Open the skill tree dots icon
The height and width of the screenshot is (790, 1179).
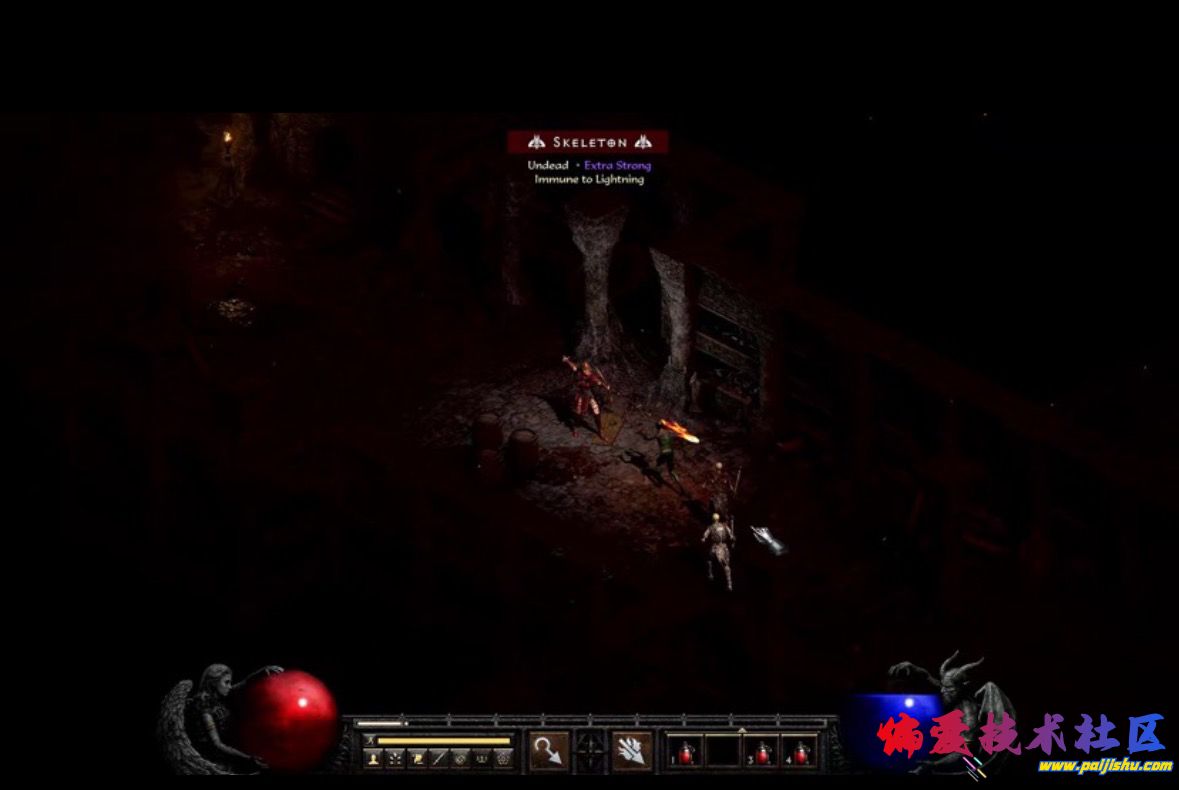point(394,759)
